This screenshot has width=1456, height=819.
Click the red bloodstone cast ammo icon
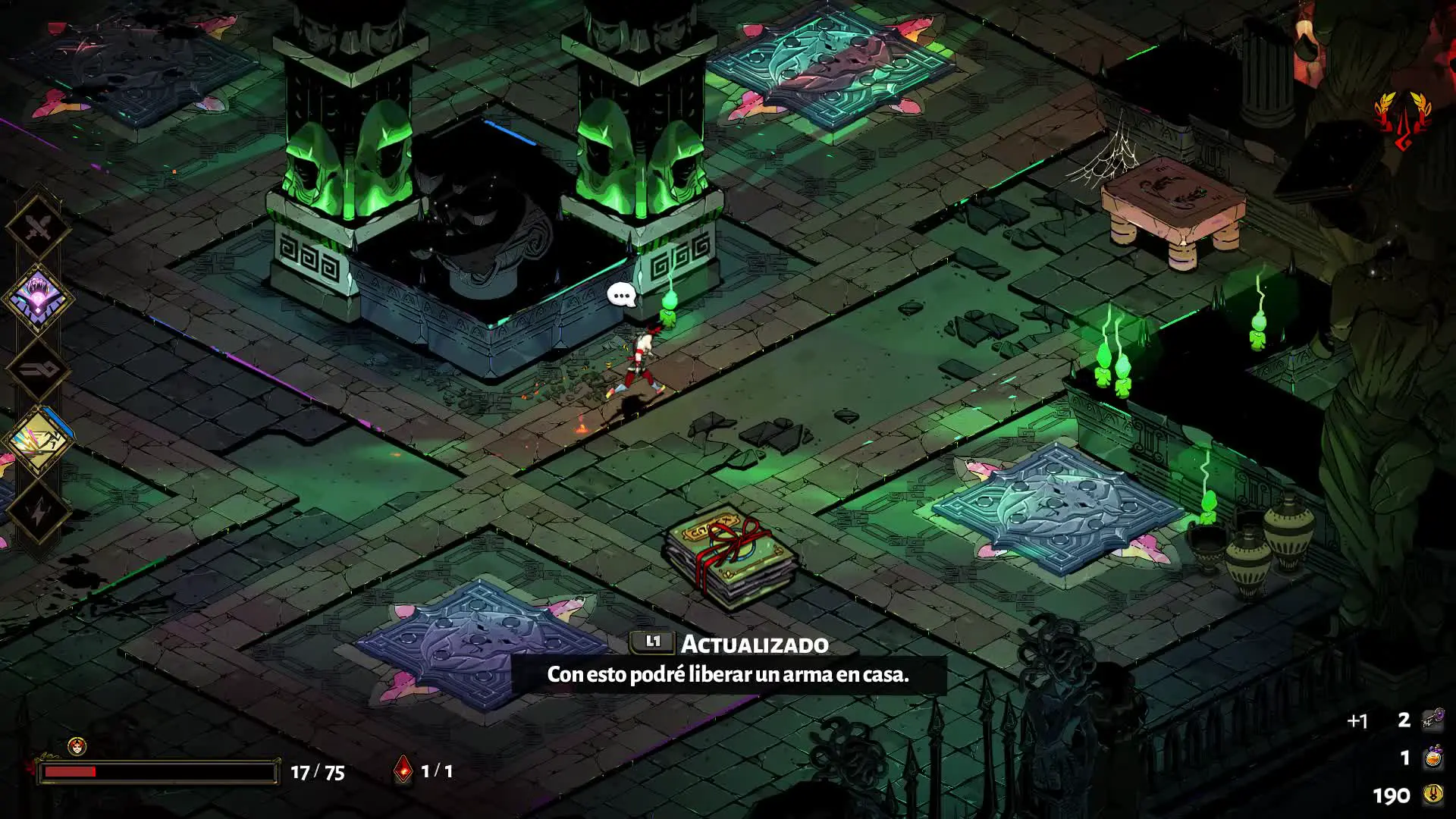coord(404,770)
